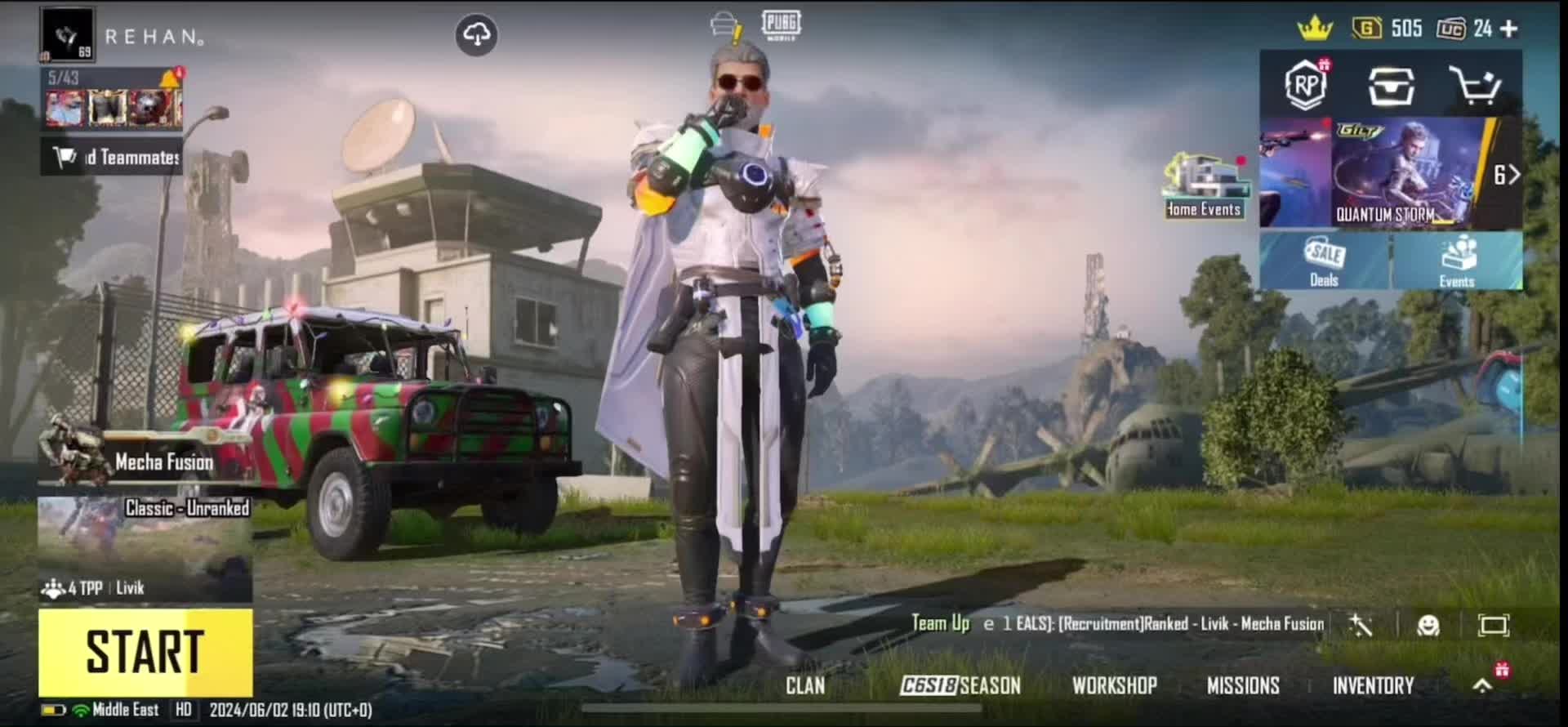Click the cloud download icon

click(x=476, y=35)
